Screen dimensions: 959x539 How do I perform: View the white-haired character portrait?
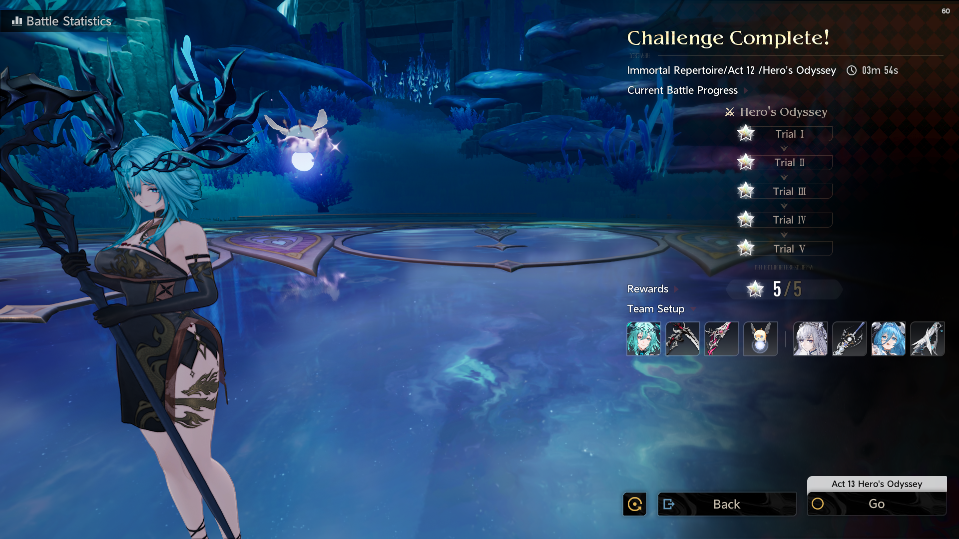[x=810, y=339]
